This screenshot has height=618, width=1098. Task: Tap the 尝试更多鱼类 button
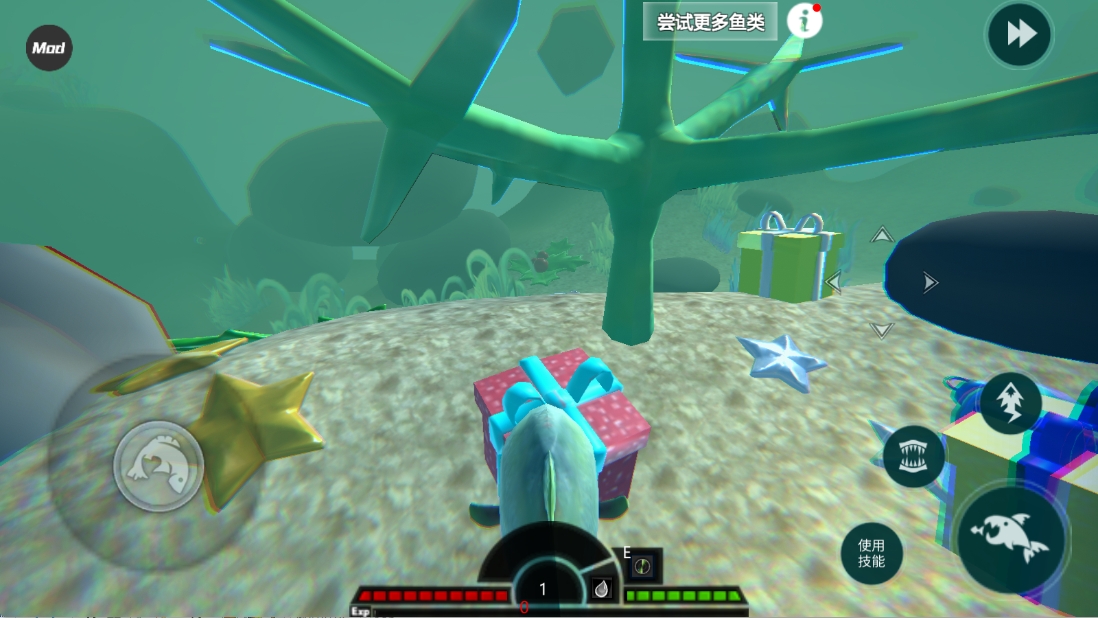click(x=710, y=23)
